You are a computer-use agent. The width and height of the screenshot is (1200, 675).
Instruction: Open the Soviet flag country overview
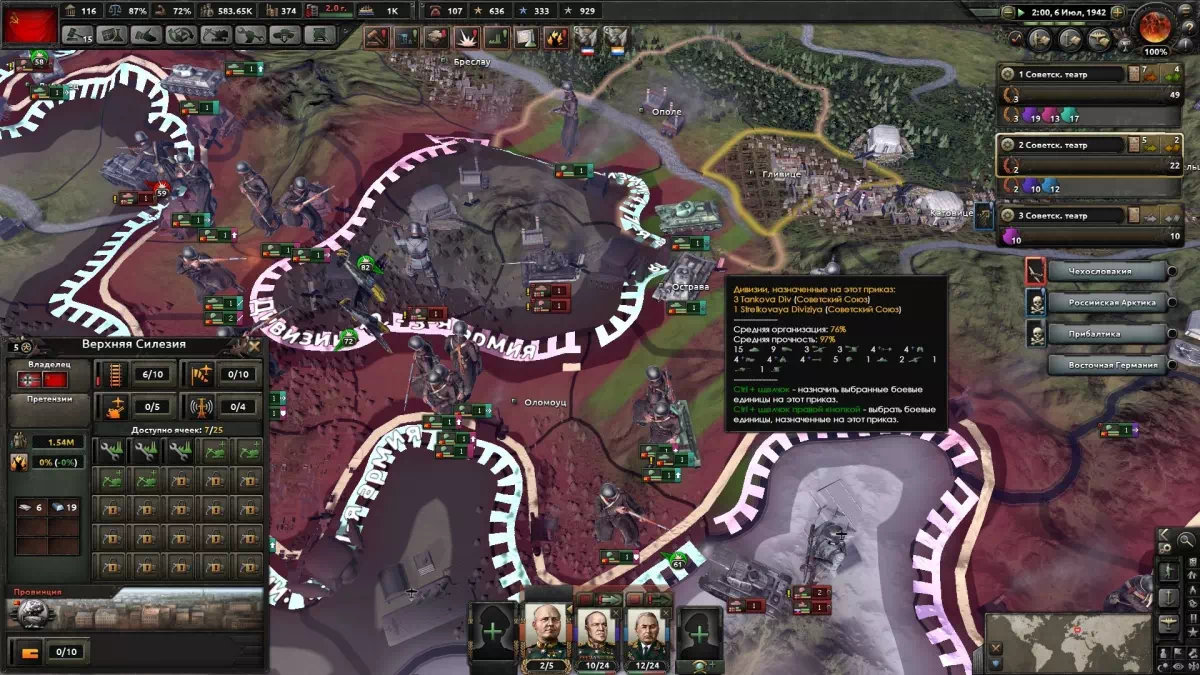pos(30,24)
